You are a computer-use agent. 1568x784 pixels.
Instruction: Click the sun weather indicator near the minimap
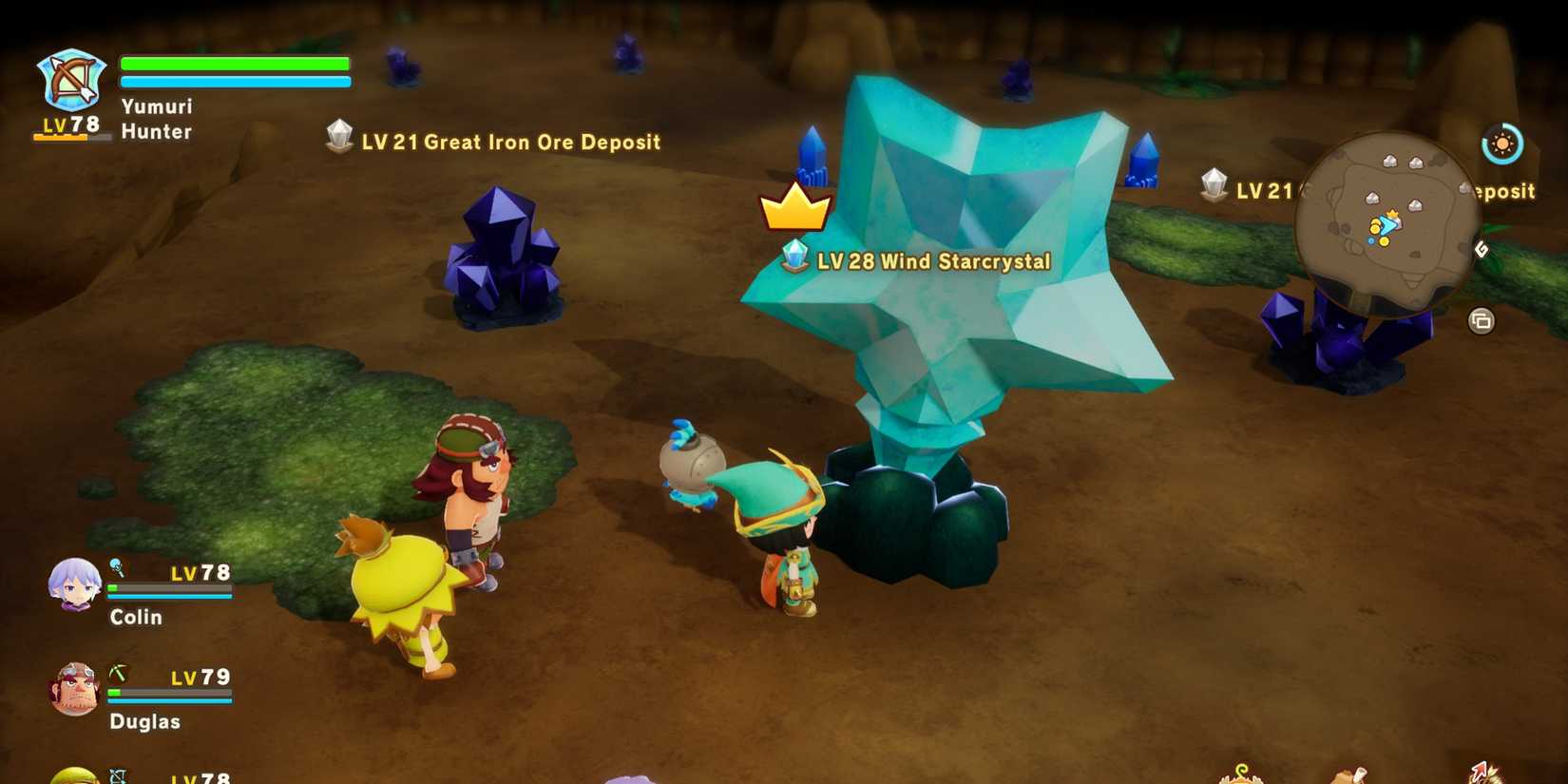[x=1503, y=145]
